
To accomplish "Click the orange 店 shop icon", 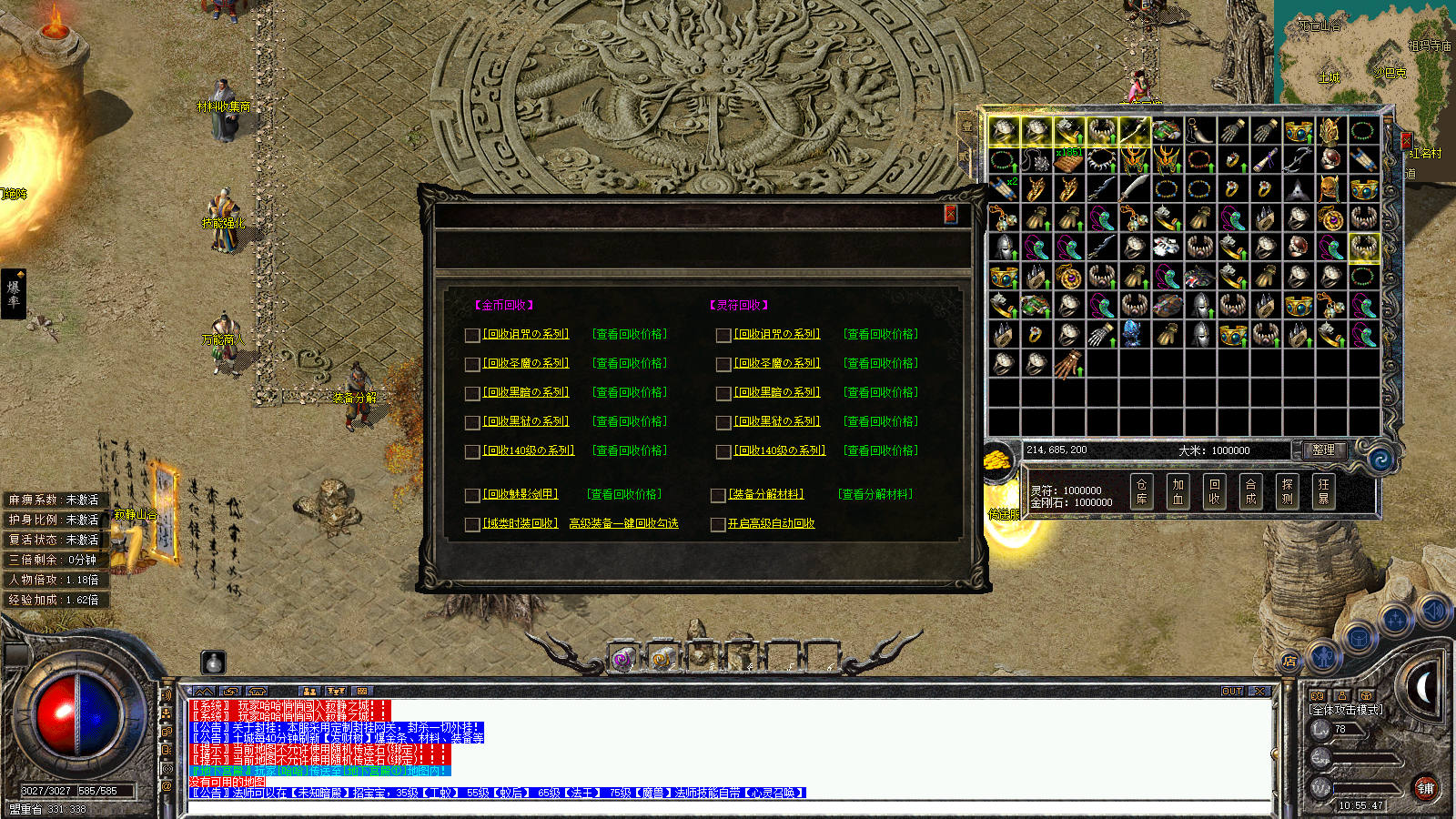I will [1289, 661].
